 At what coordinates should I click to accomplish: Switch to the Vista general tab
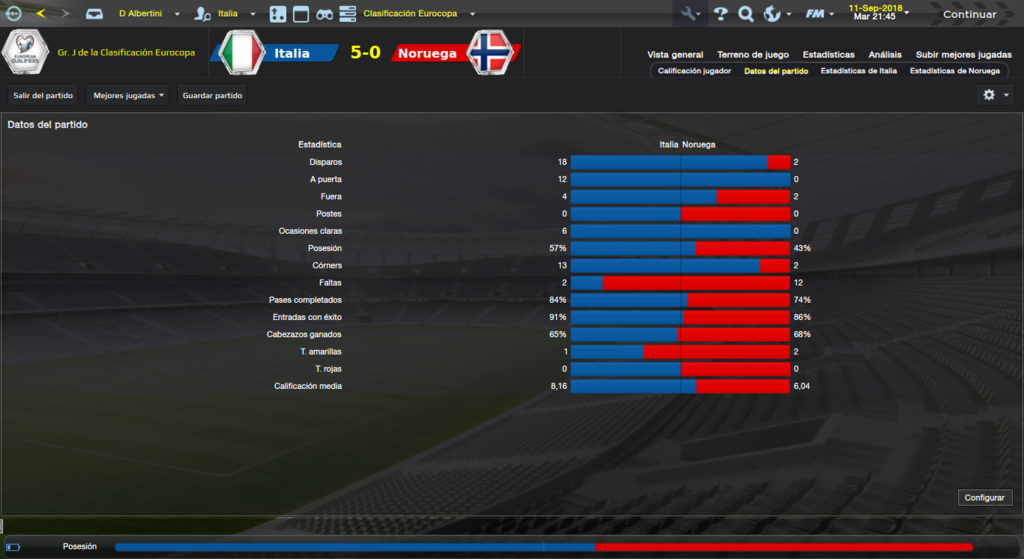point(675,55)
